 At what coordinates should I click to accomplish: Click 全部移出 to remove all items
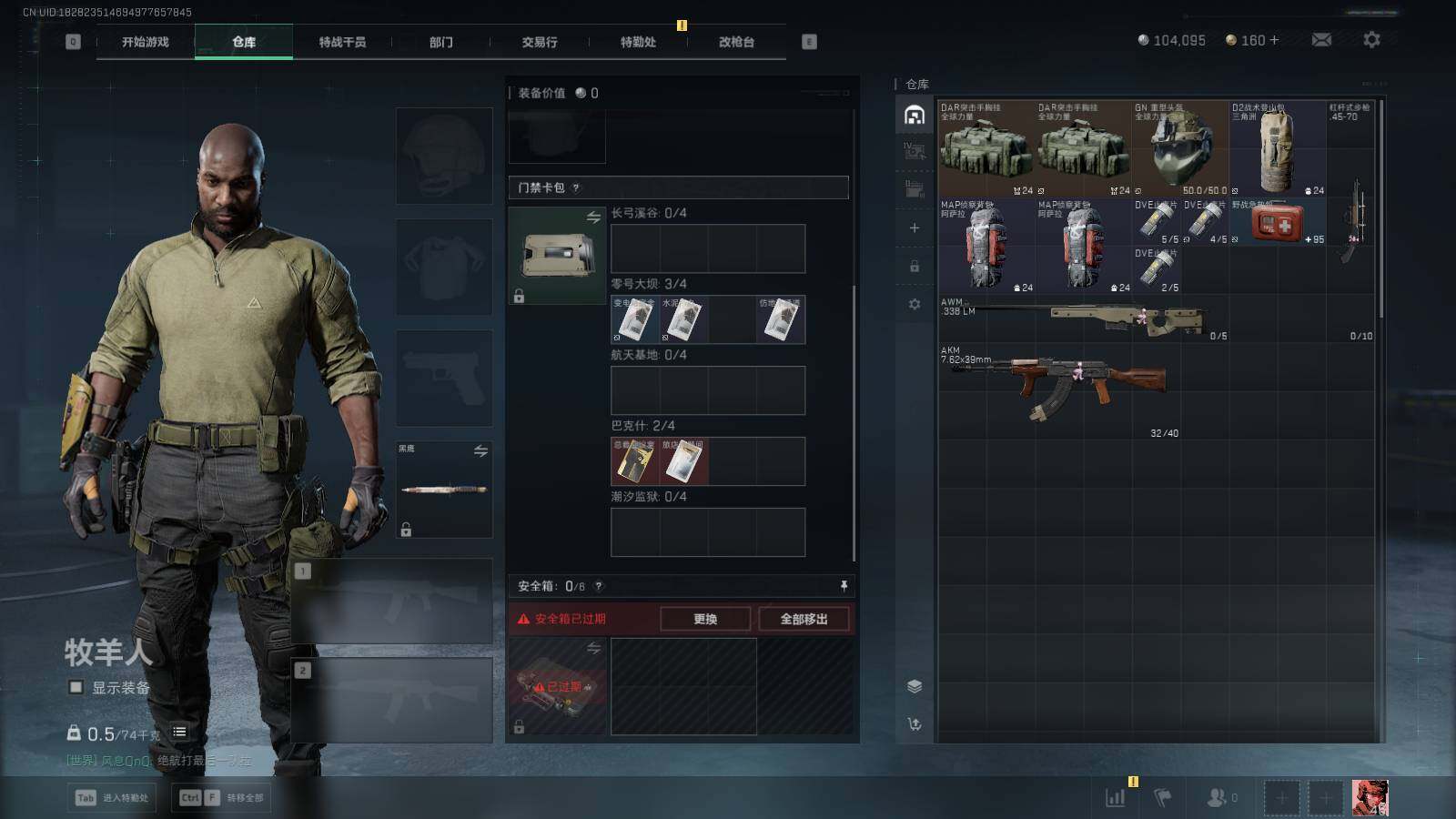(x=804, y=619)
